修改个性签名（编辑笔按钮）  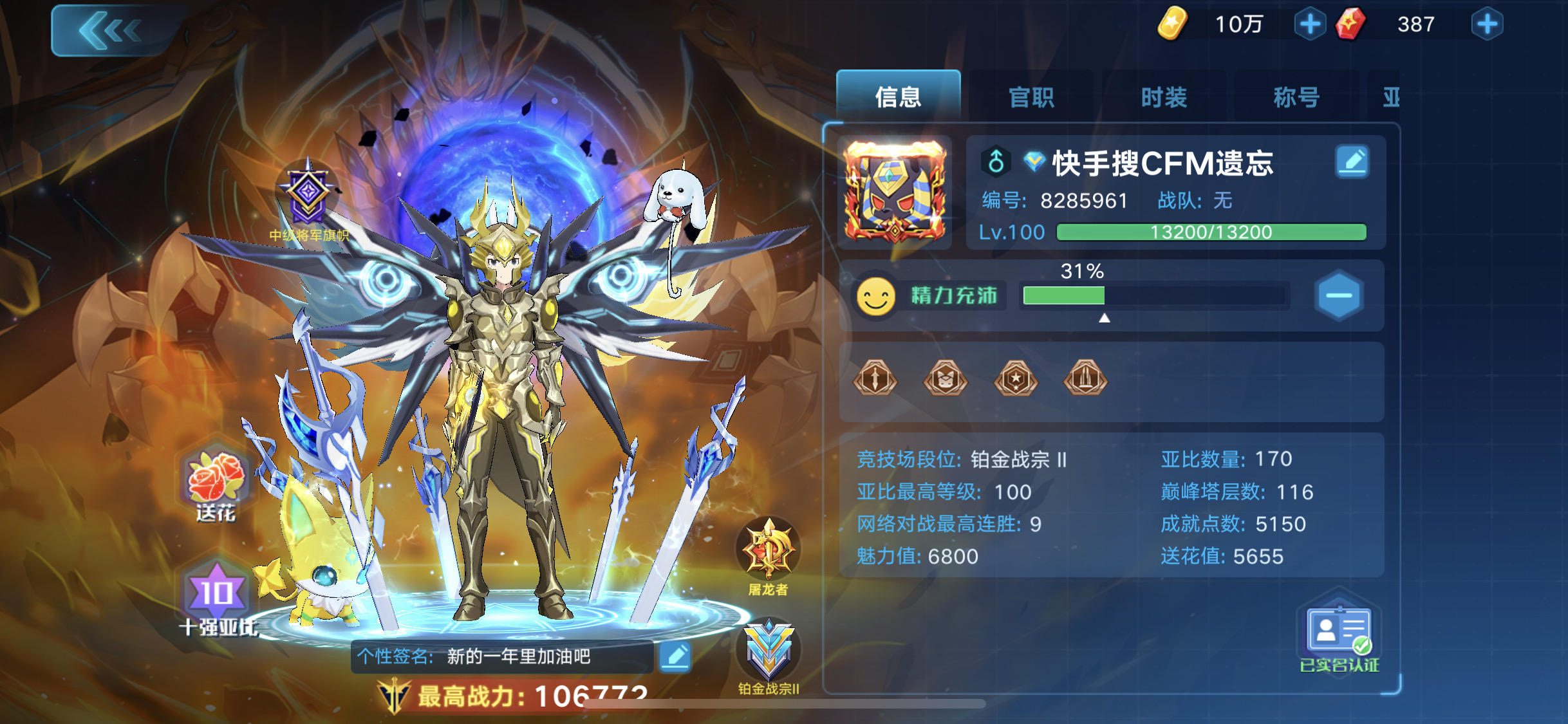pyautogui.click(x=675, y=656)
